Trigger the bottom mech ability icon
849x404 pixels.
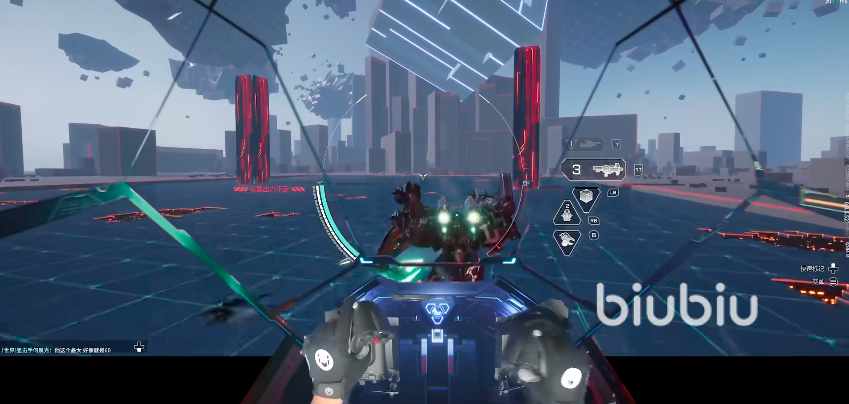tap(567, 240)
